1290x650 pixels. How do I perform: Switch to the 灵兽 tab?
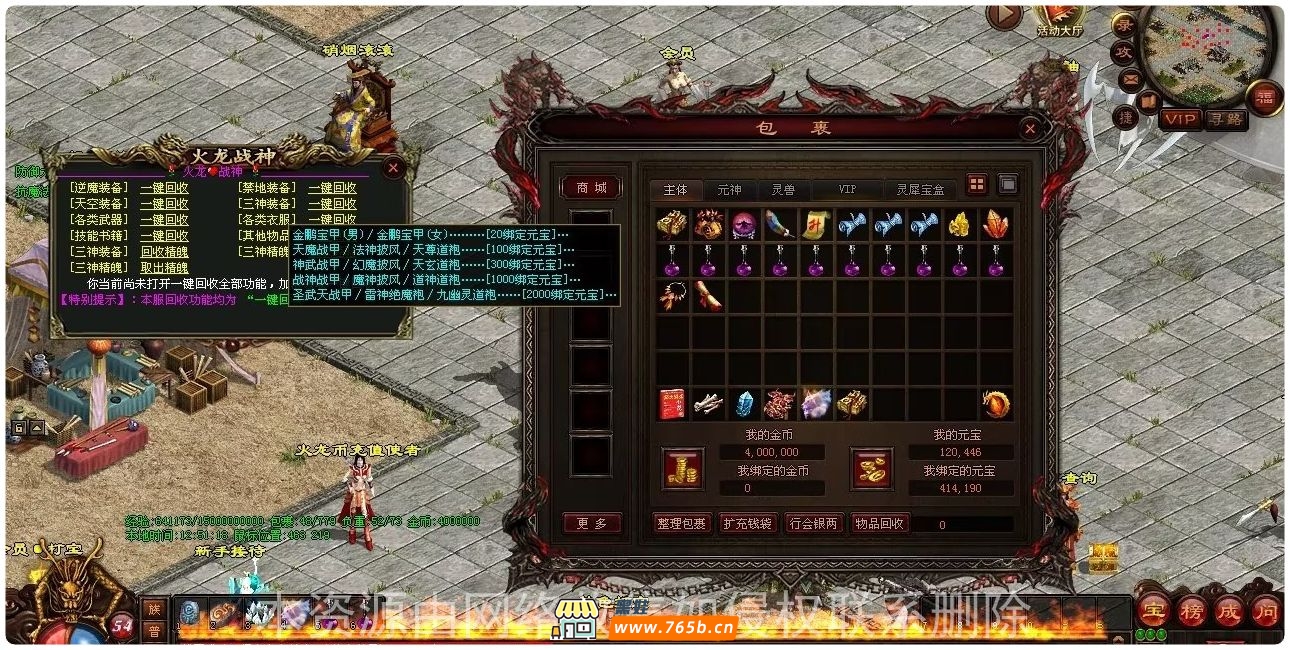(783, 189)
